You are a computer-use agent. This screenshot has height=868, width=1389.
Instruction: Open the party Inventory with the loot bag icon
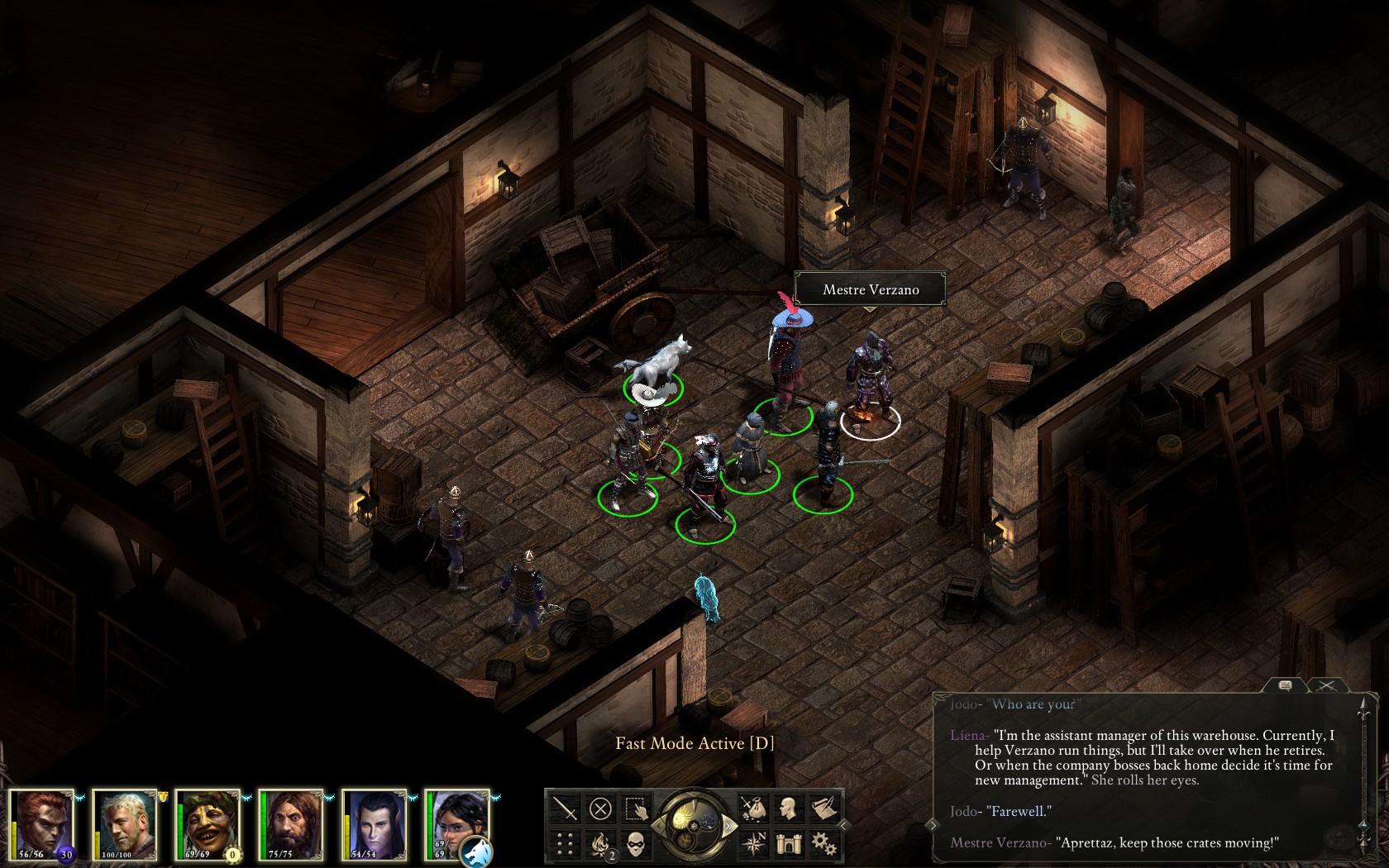point(755,808)
